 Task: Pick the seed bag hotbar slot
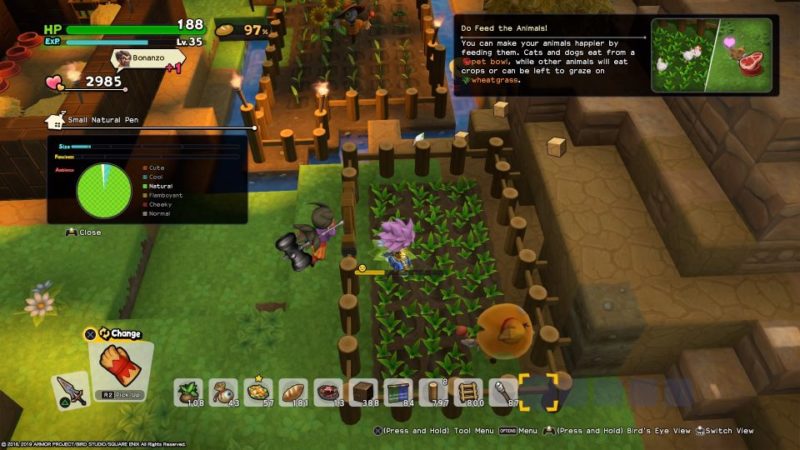click(x=223, y=391)
